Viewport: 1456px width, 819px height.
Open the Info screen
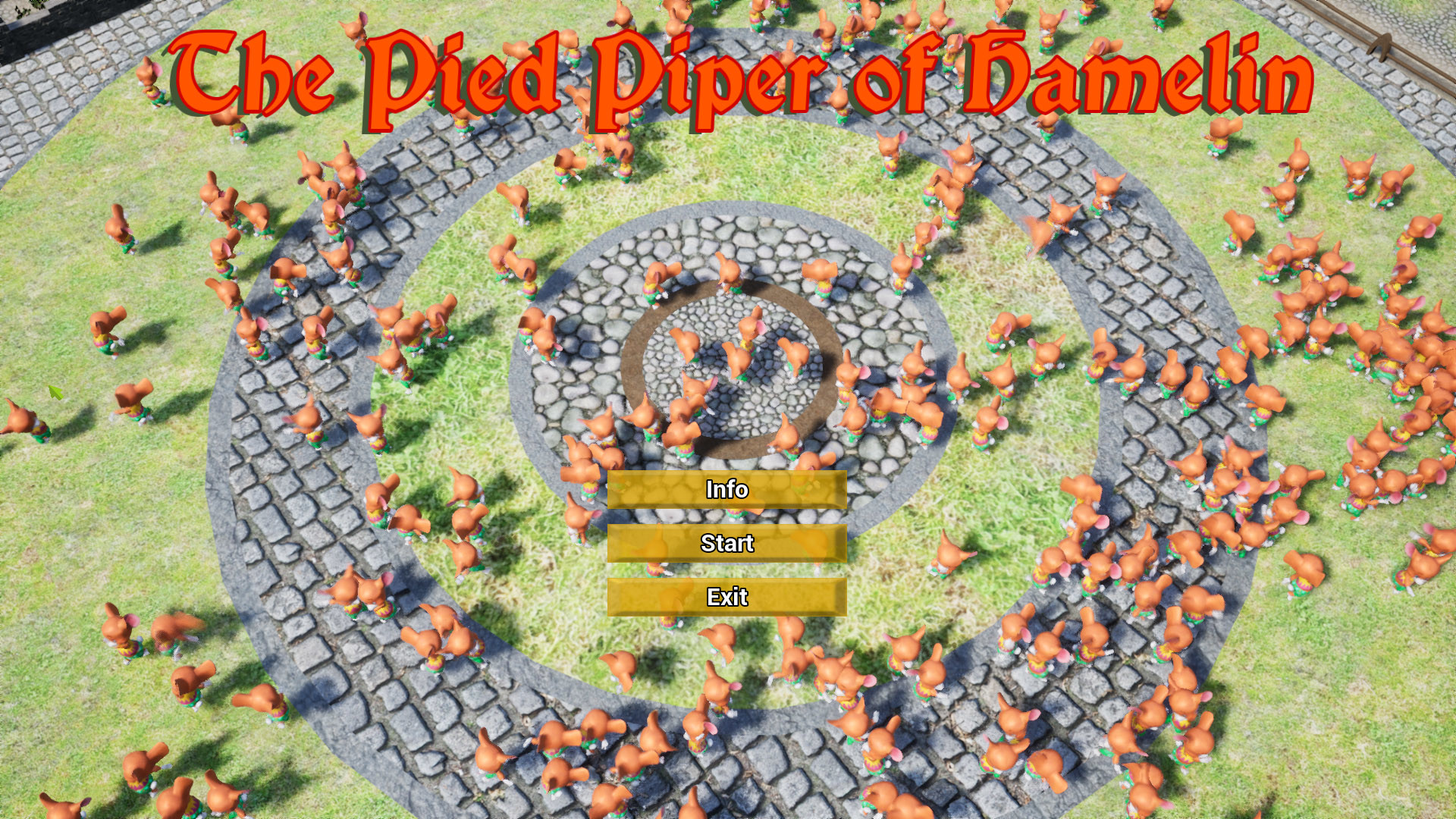coord(726,491)
